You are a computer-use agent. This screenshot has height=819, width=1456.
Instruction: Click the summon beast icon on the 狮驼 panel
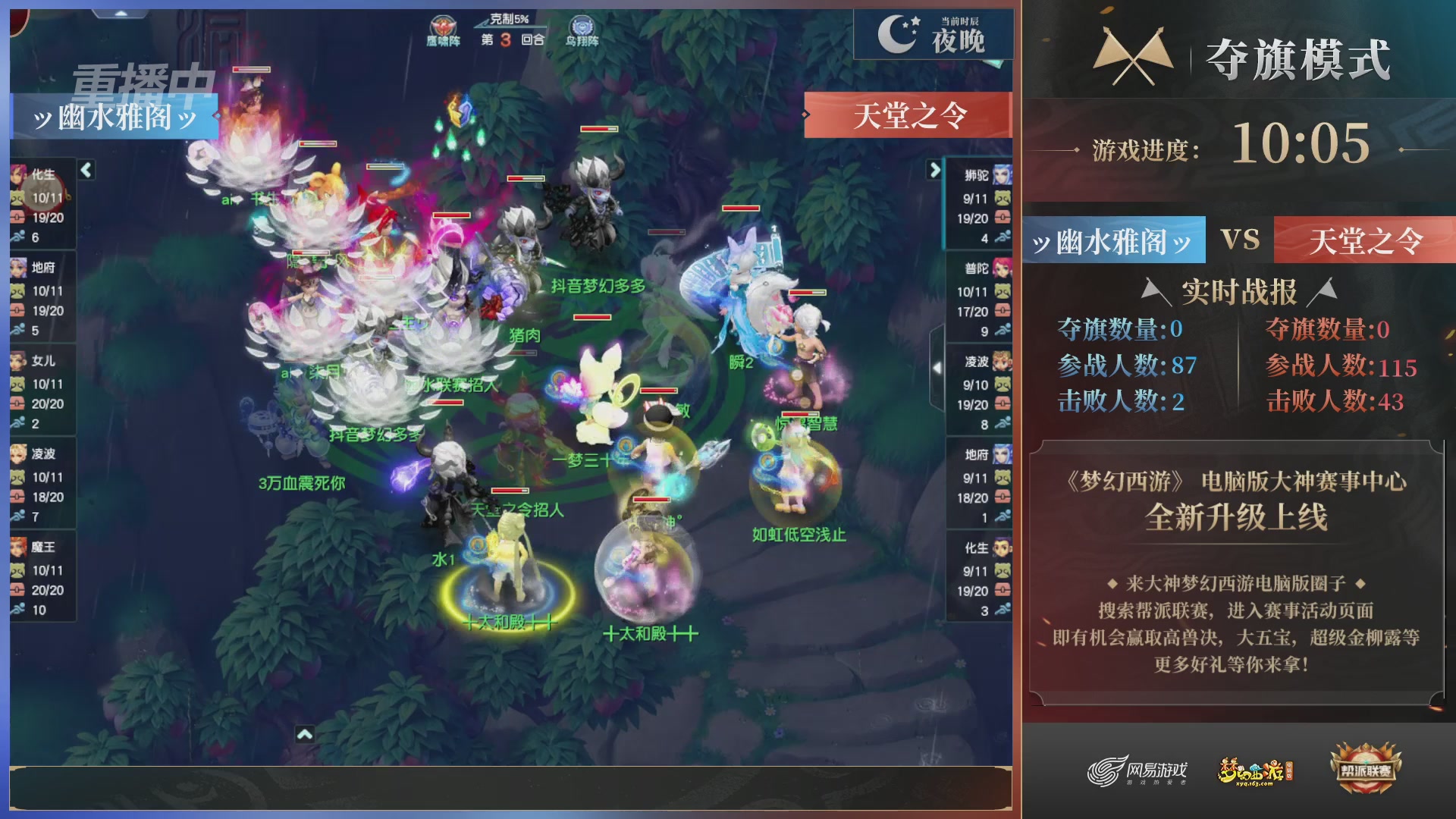click(1003, 196)
